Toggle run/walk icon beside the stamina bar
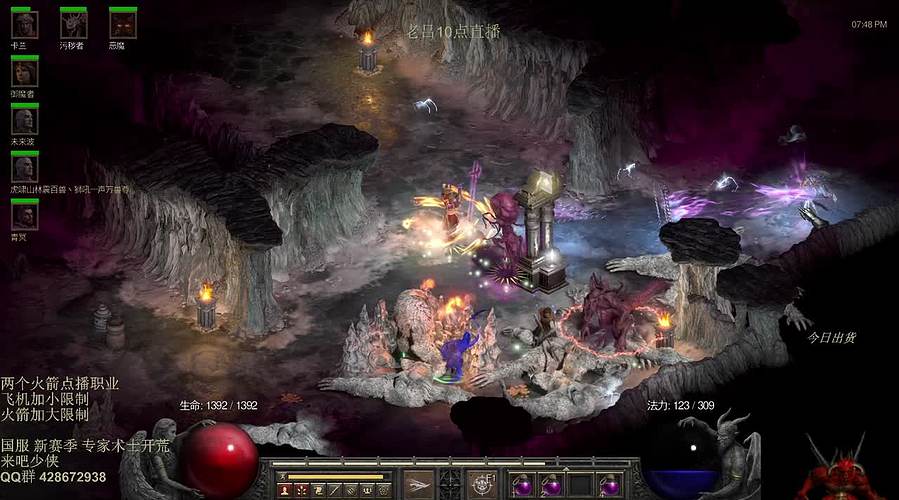This screenshot has height=500, width=899. pos(285,476)
